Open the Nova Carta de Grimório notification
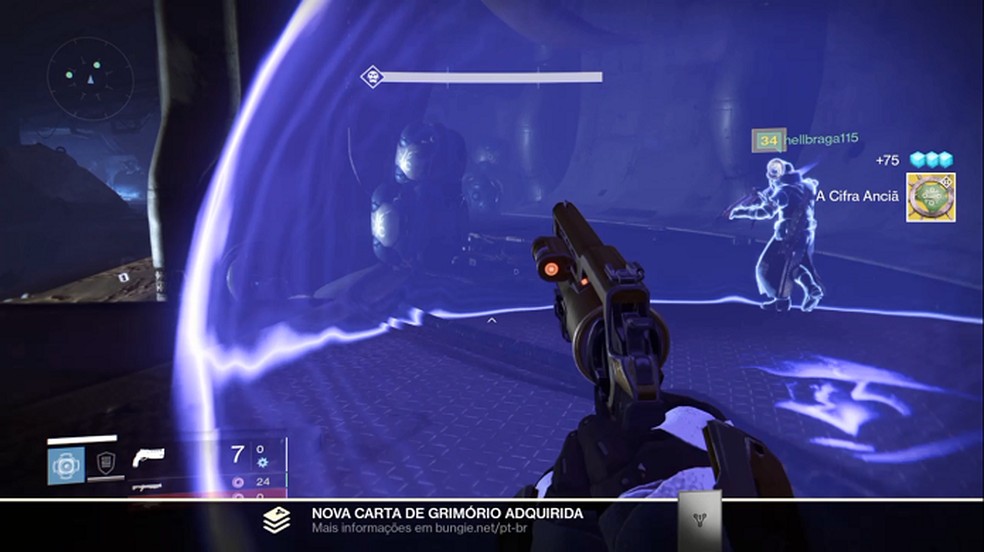Image resolution: width=984 pixels, height=552 pixels. coord(447,514)
